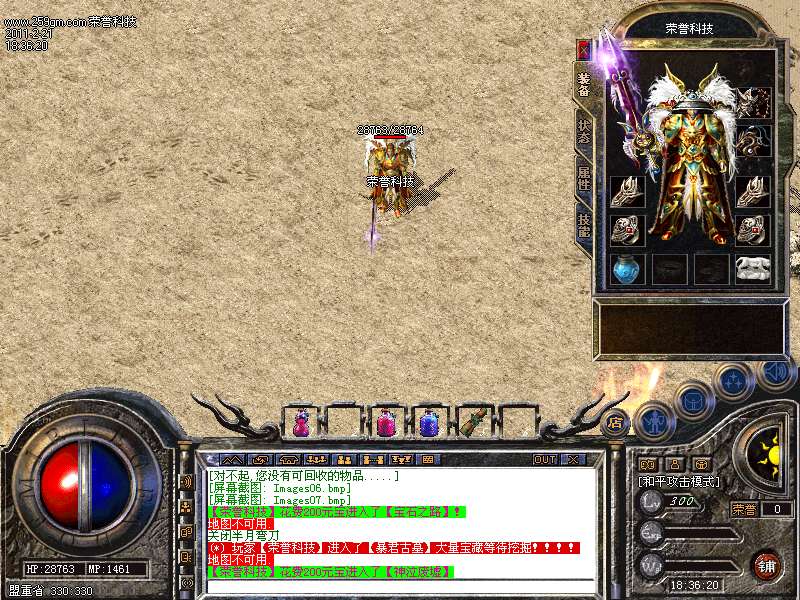Click the red 铺 stall button
This screenshot has height=600, width=800.
[x=766, y=565]
